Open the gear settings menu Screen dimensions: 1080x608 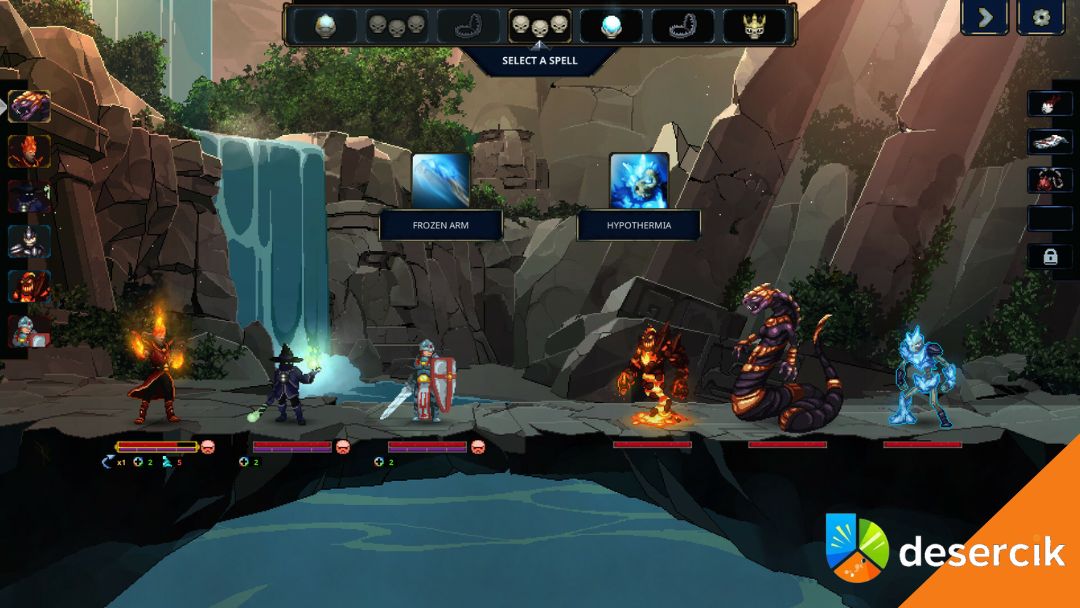[x=1040, y=17]
